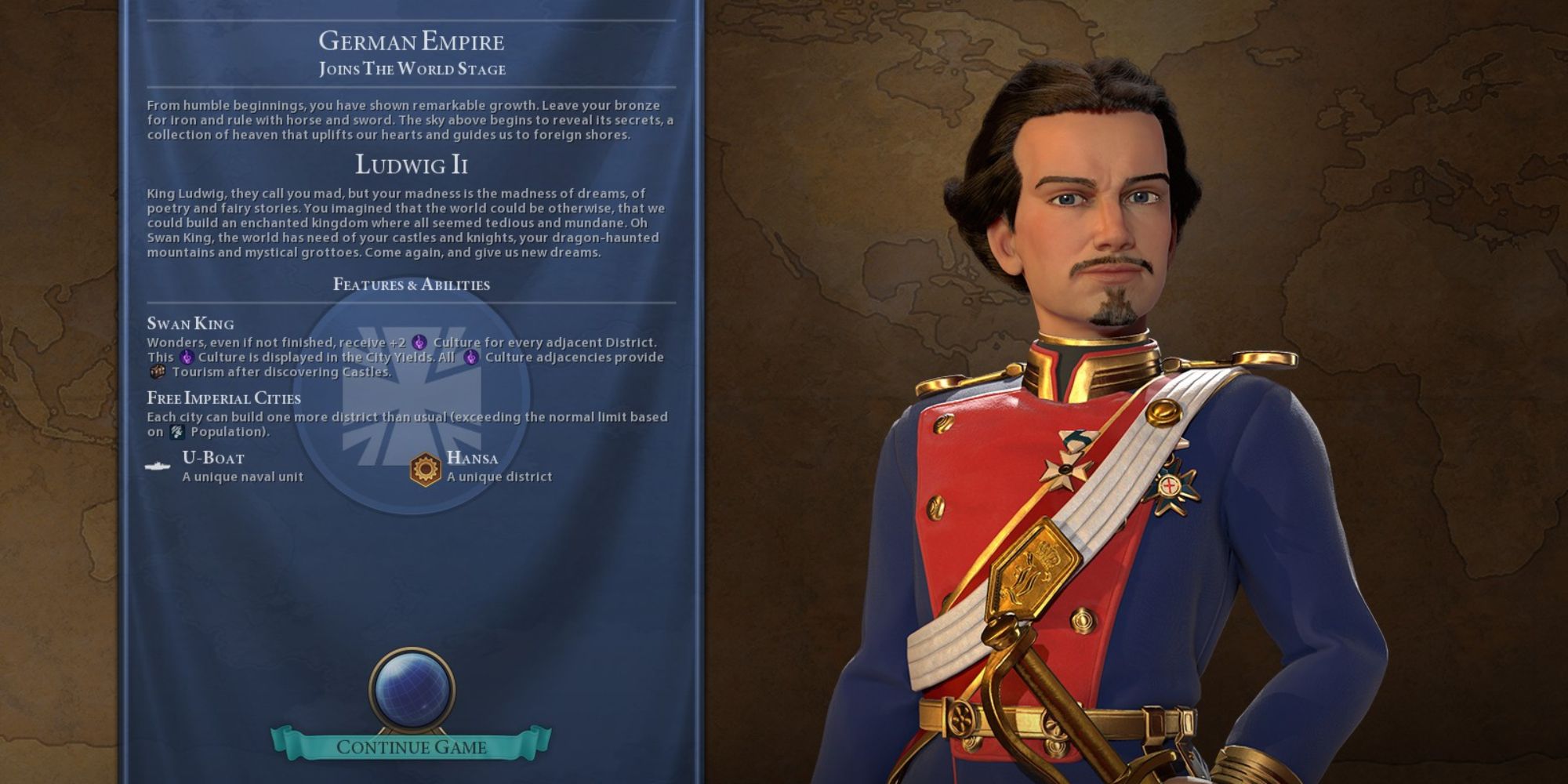
Task: Click the 'A unique district' label
Action: pos(499,476)
